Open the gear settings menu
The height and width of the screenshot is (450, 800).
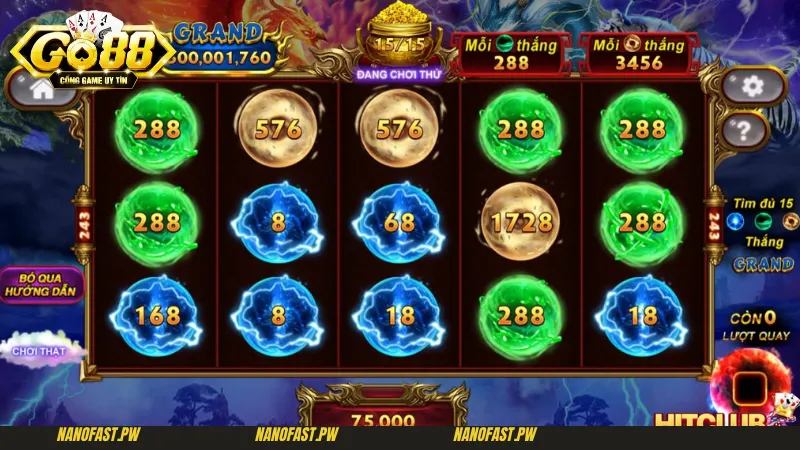pyautogui.click(x=753, y=86)
